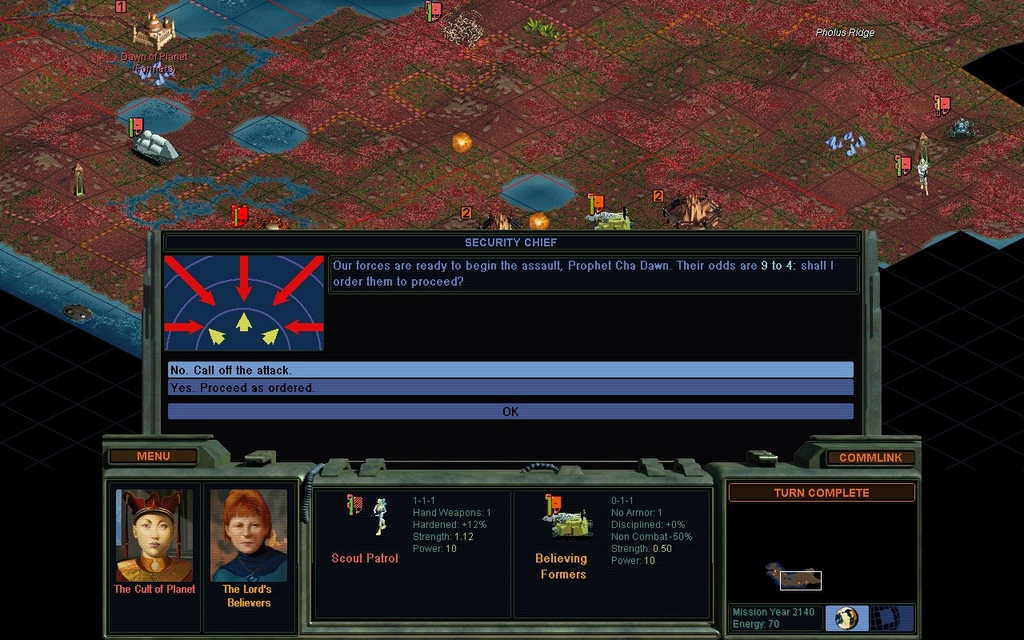Click the Believing Formers unit icon
Screen dimensions: 1024x640
point(566,519)
